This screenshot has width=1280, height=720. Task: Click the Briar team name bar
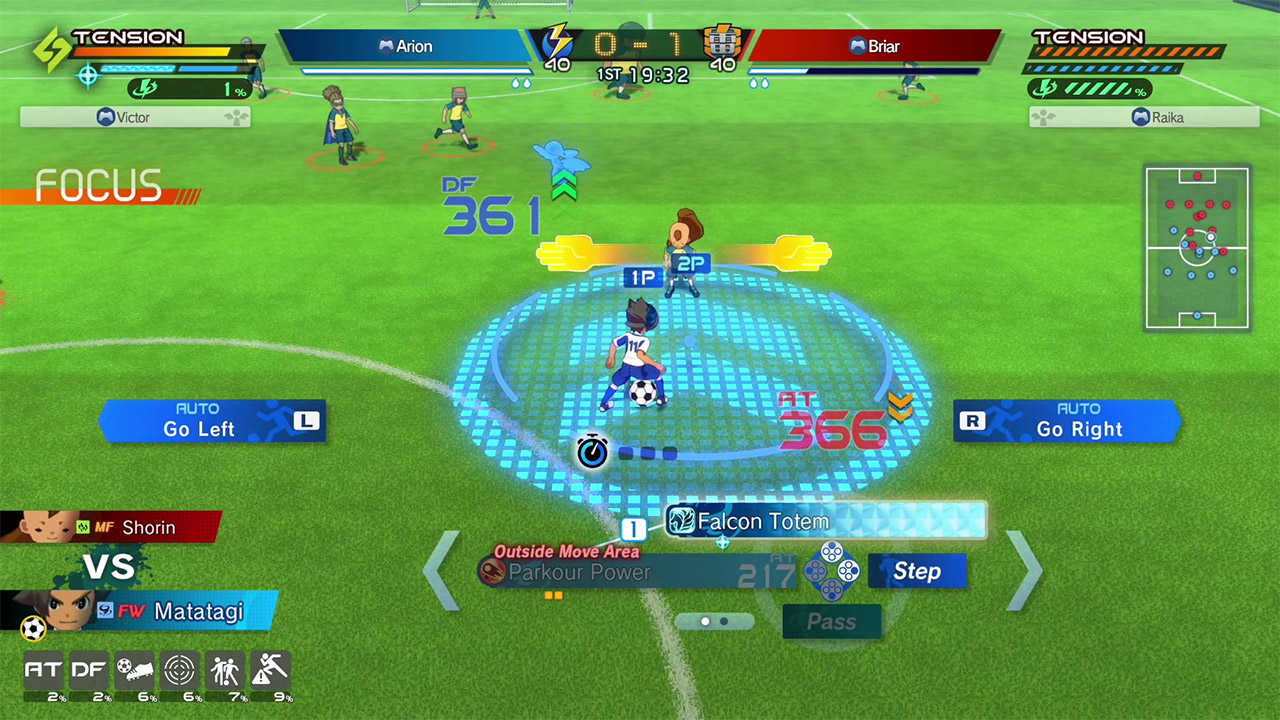(874, 46)
